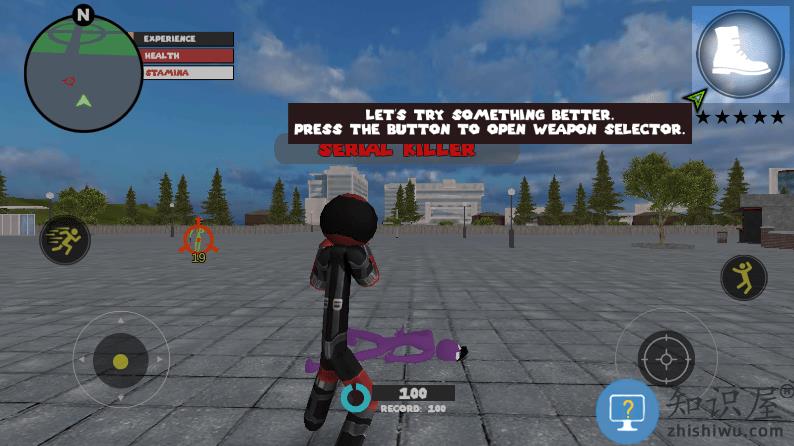Hit the crosshair attack button
The width and height of the screenshot is (794, 446).
tap(666, 358)
